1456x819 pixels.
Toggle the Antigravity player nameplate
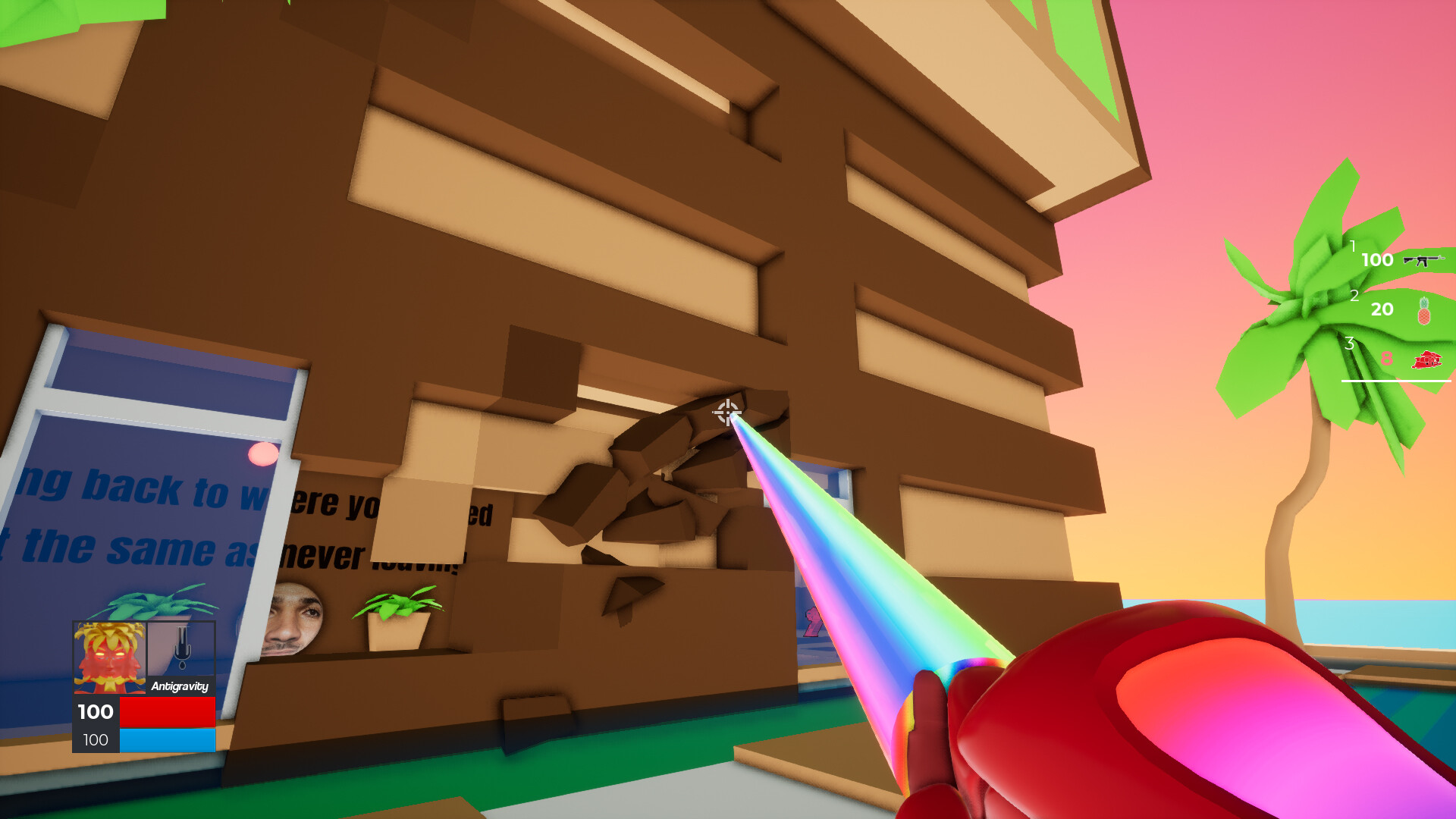click(180, 687)
